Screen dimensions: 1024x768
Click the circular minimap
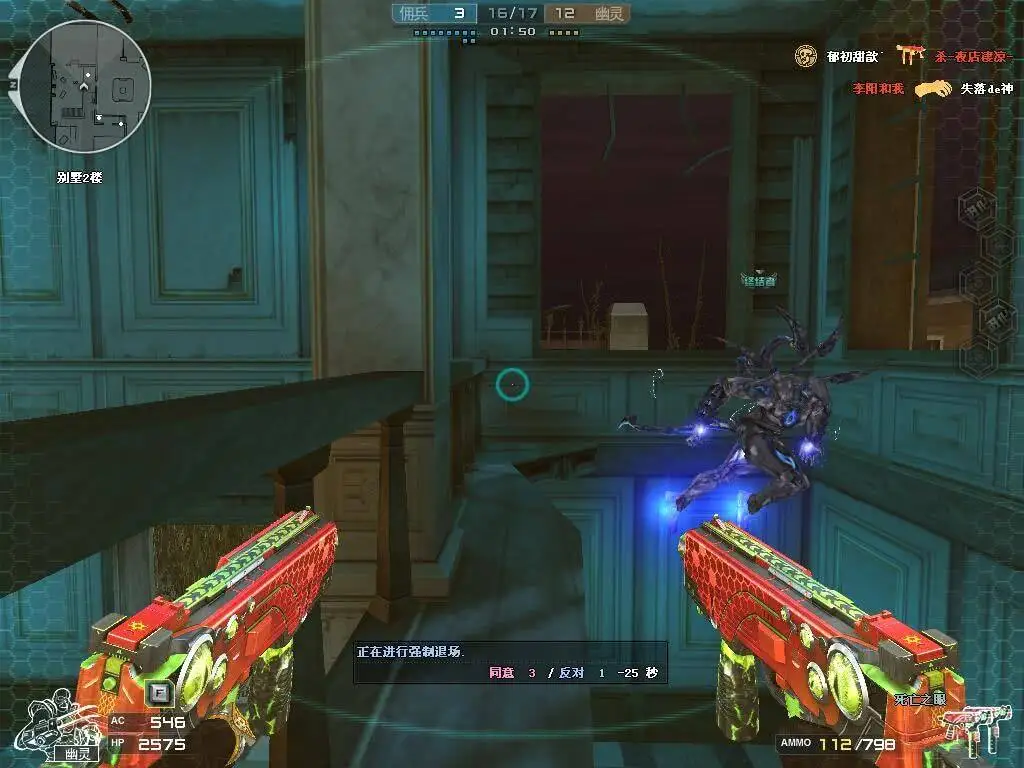tap(86, 87)
